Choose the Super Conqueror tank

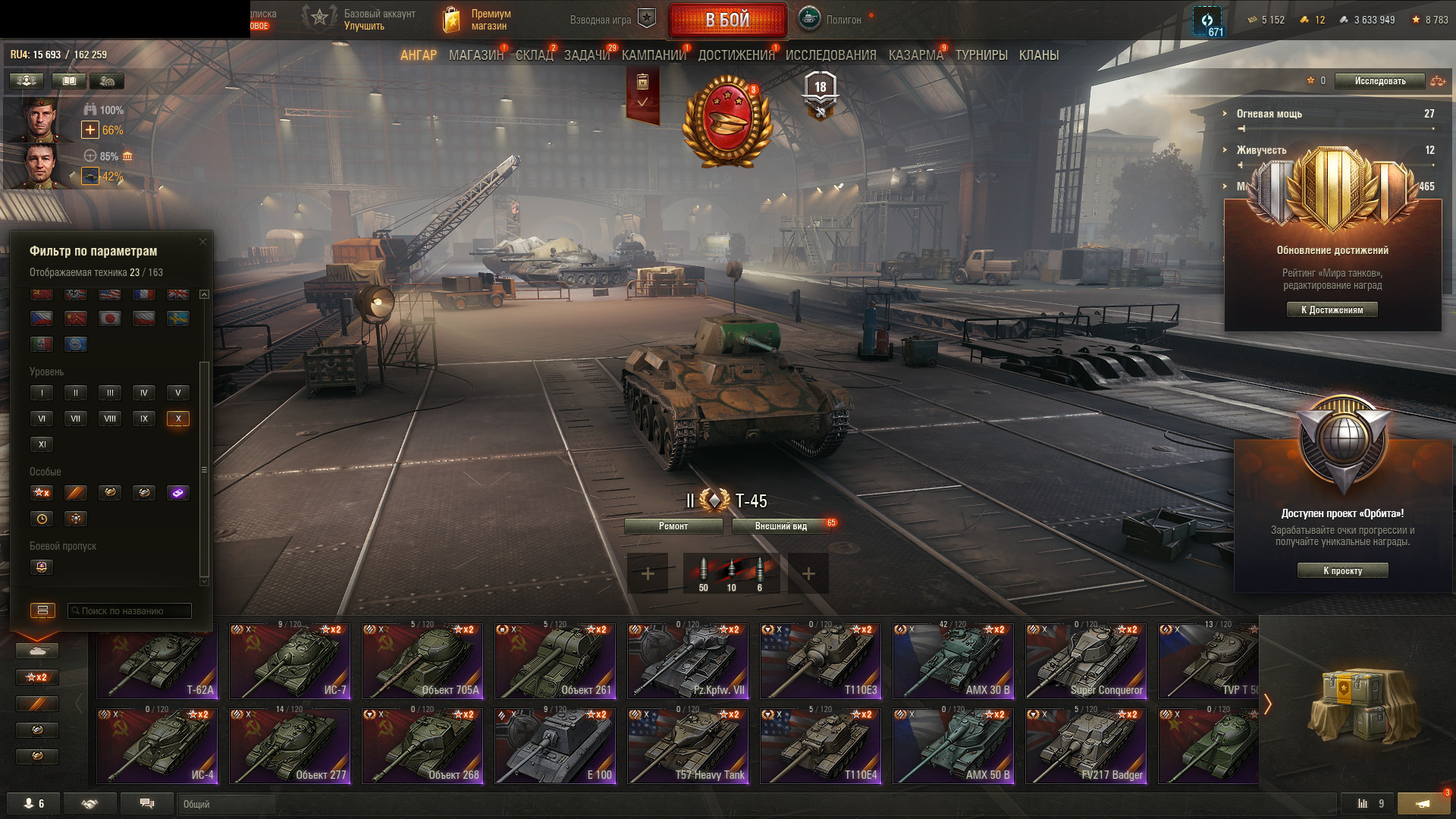(x=1086, y=661)
